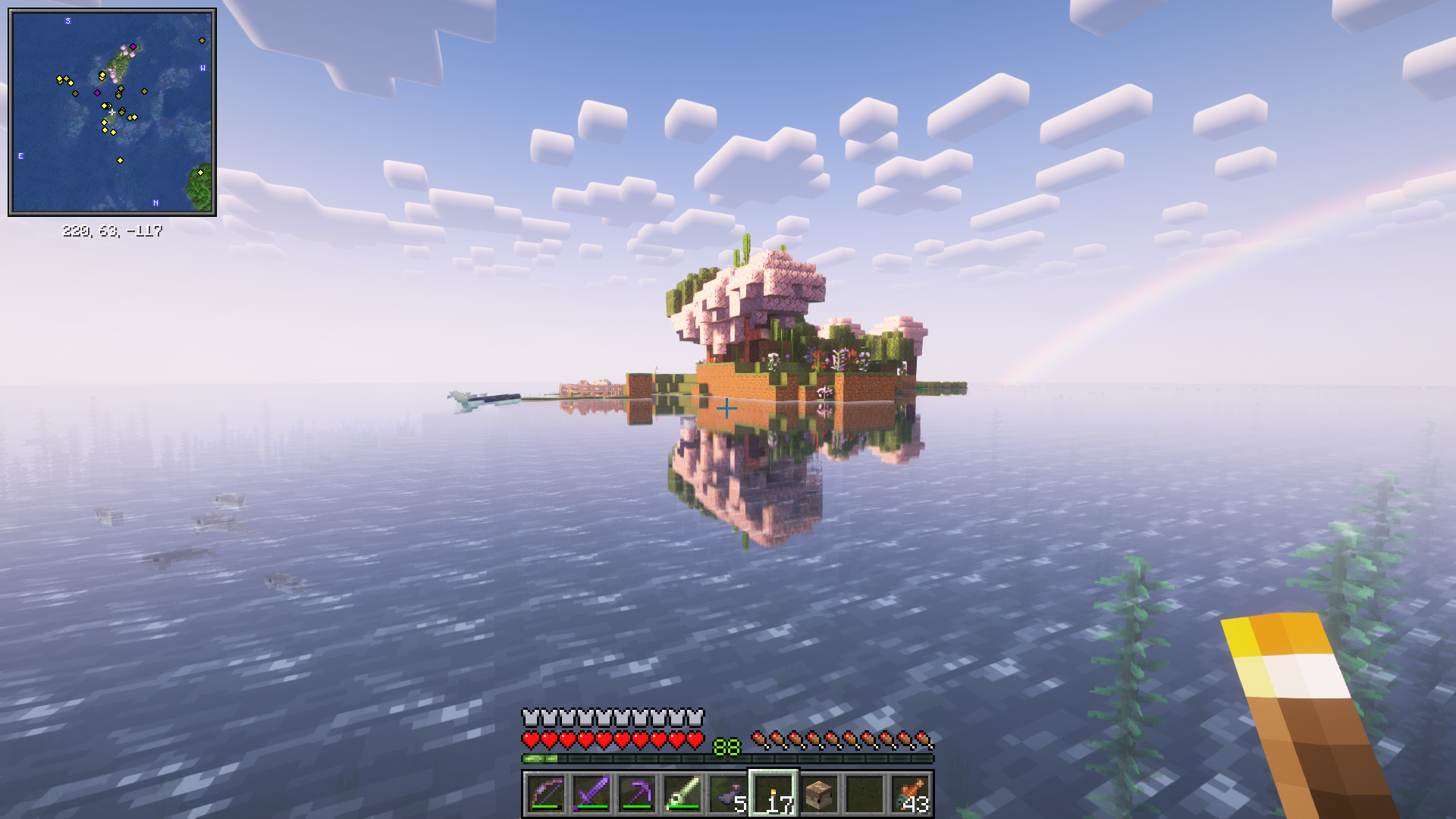
Task: Click the minimap in the corner
Action: (x=112, y=112)
